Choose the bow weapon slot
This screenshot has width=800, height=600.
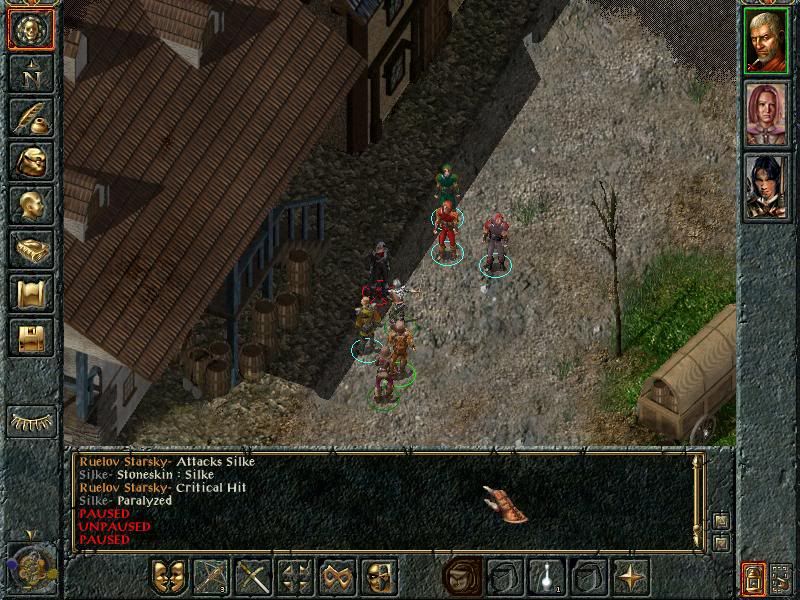pos(211,577)
